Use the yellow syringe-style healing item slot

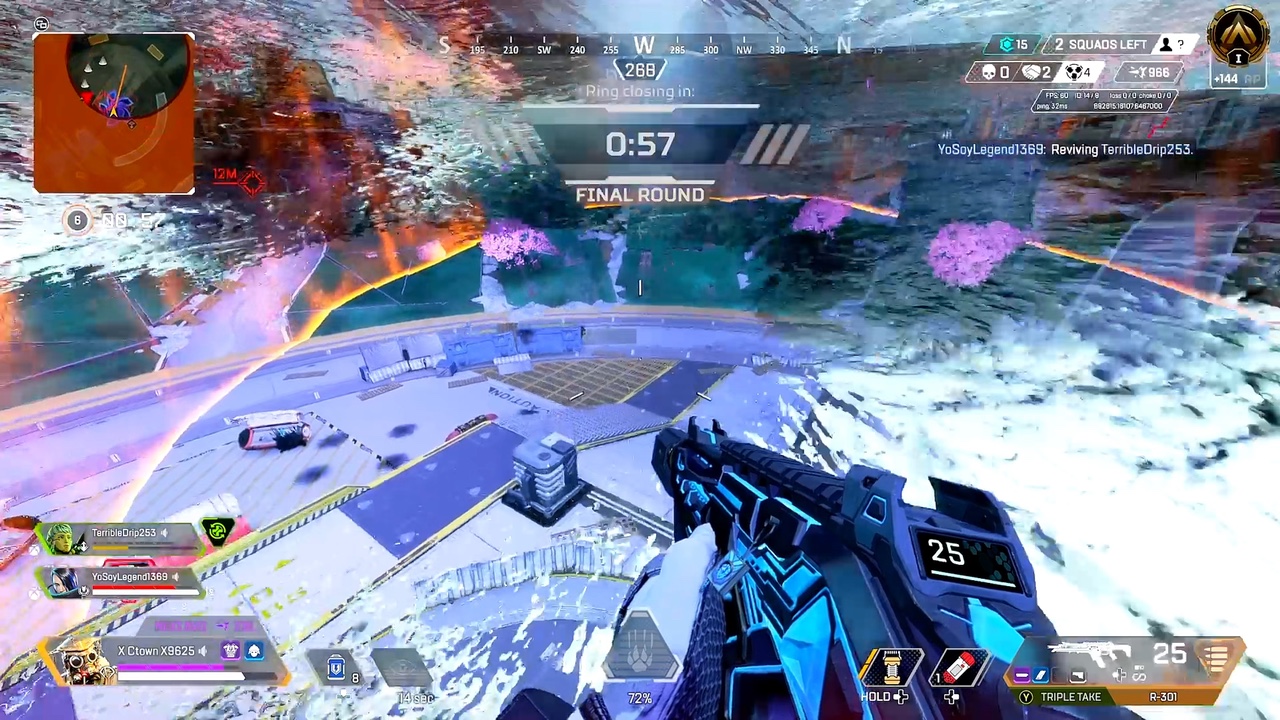(x=887, y=668)
